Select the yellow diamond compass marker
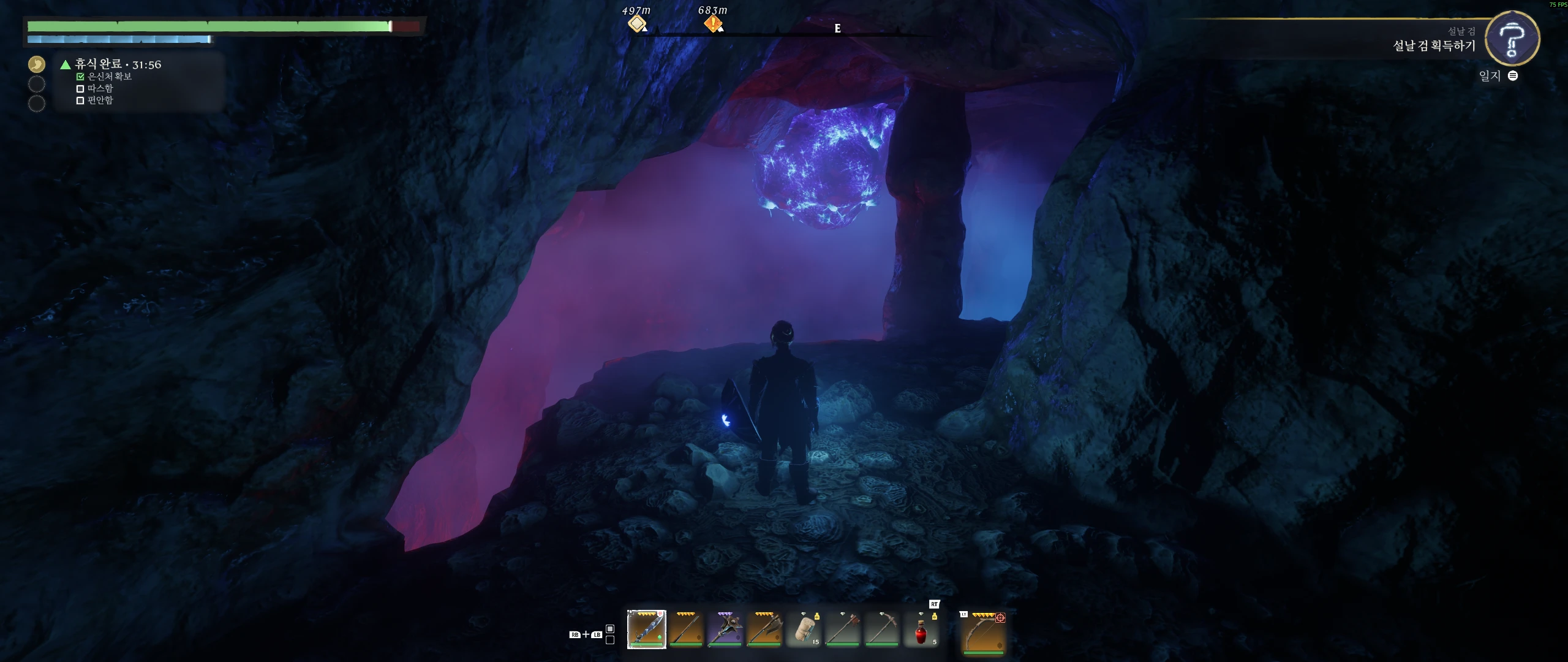 [637, 24]
